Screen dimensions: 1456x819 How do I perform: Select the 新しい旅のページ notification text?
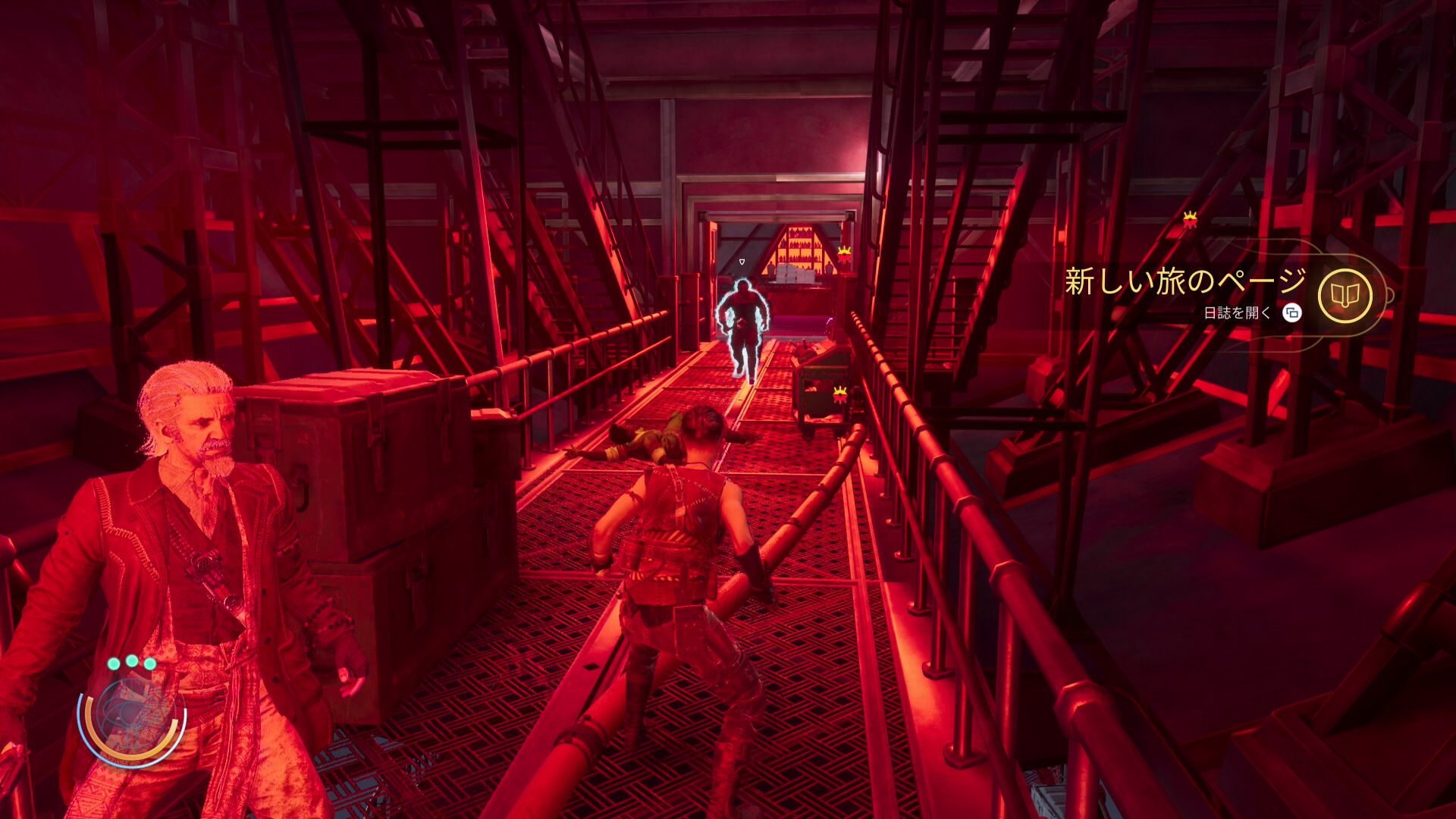(1185, 281)
